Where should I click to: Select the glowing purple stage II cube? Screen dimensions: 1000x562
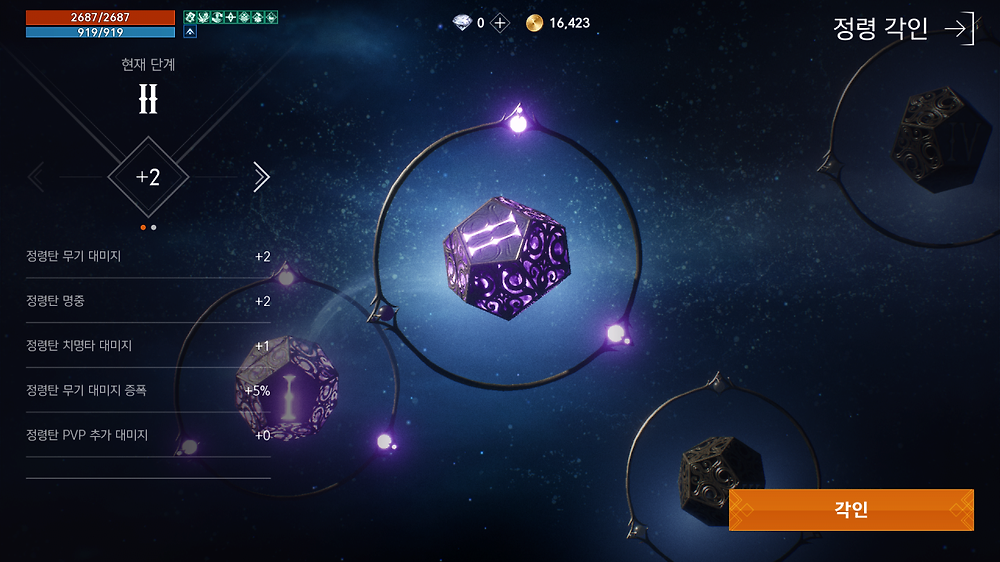click(x=506, y=258)
